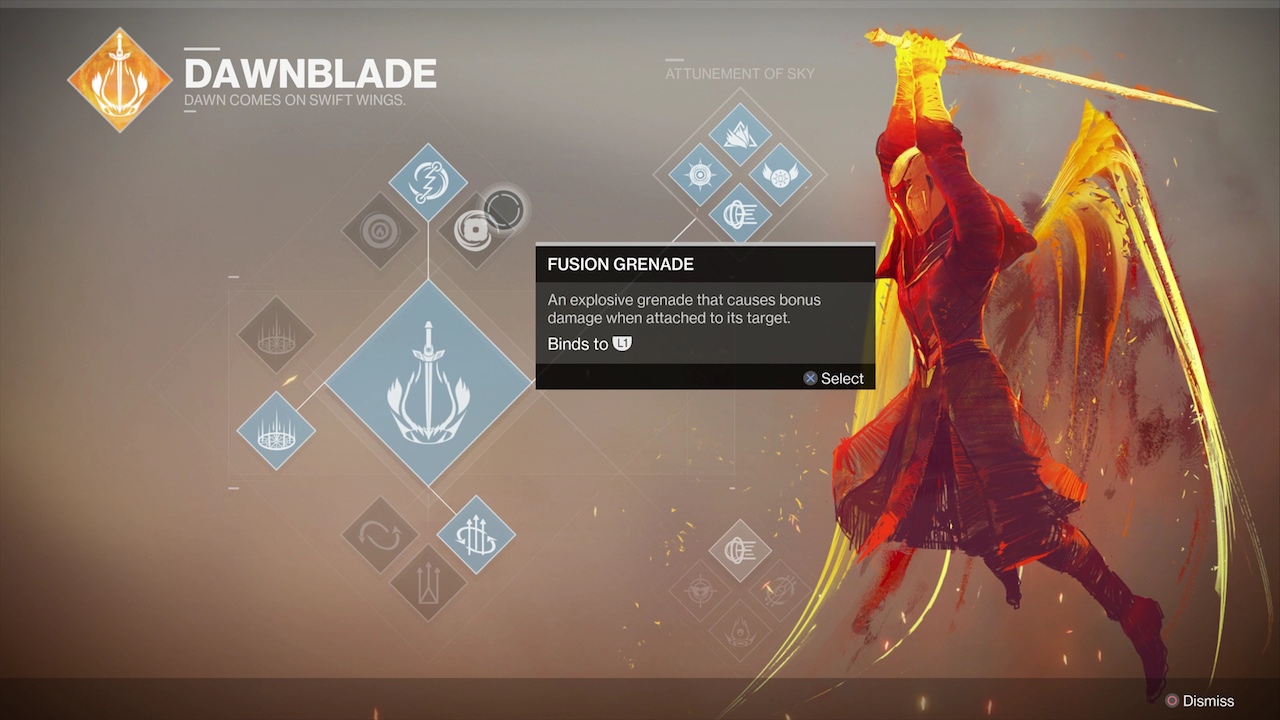Select the single upward arrow glide node

click(428, 583)
